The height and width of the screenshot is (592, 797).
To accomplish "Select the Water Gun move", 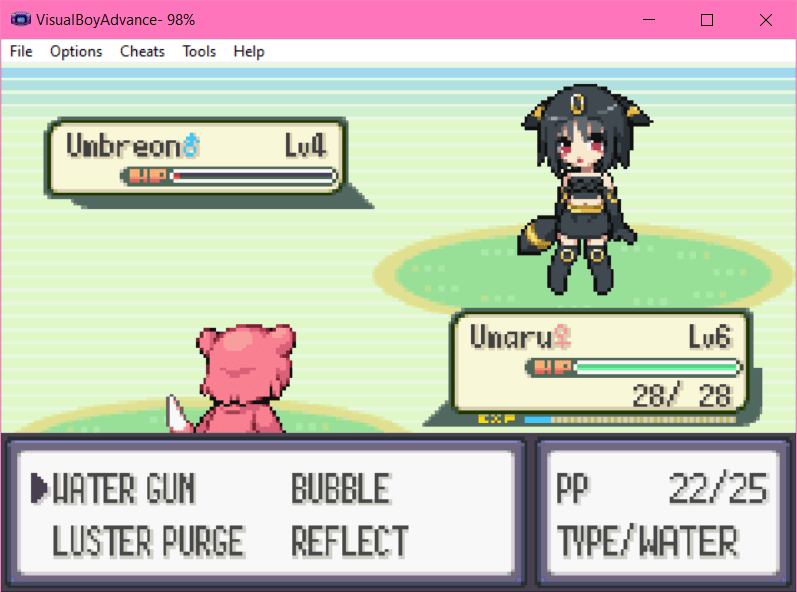I will [123, 489].
